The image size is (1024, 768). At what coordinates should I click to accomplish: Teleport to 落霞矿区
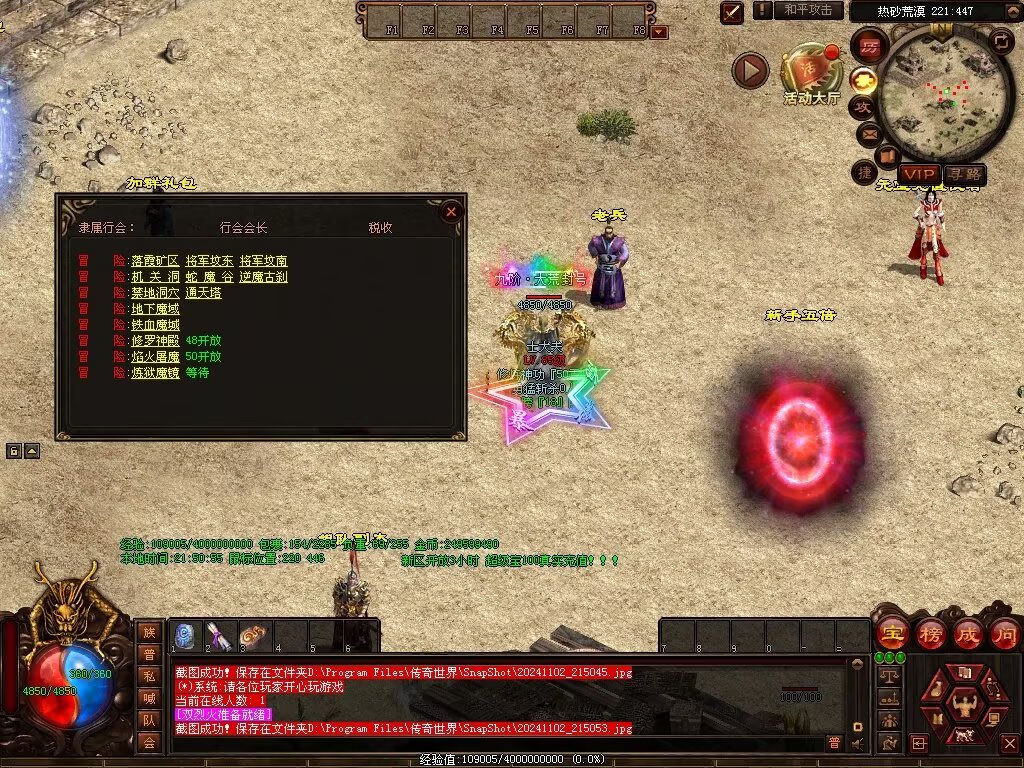(x=155, y=261)
